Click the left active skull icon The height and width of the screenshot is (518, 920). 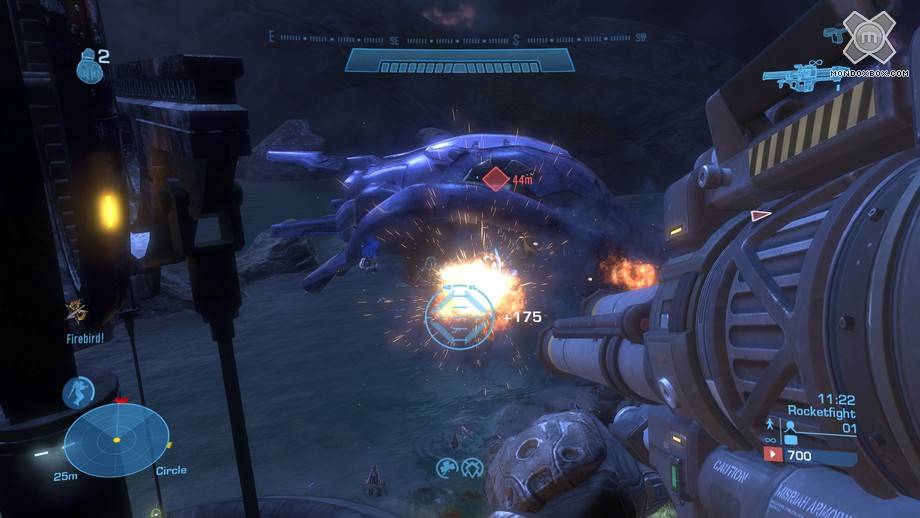pos(444,466)
